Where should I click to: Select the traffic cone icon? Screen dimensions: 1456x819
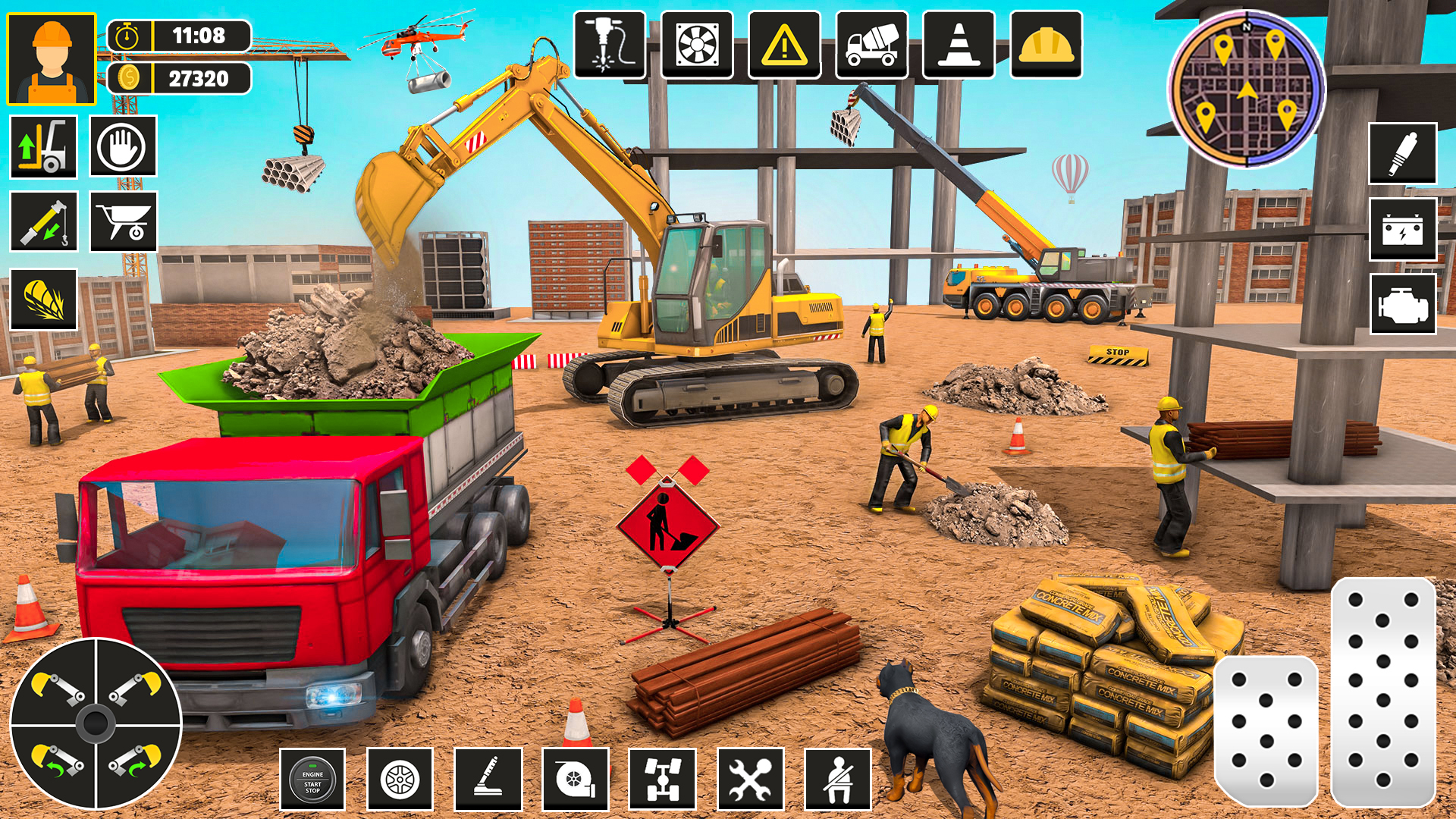(x=959, y=45)
